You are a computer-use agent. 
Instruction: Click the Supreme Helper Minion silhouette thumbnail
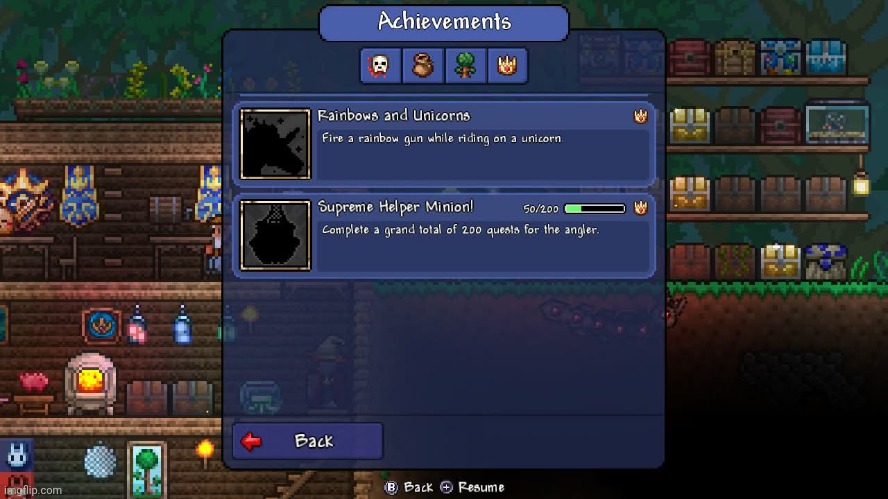coord(275,235)
